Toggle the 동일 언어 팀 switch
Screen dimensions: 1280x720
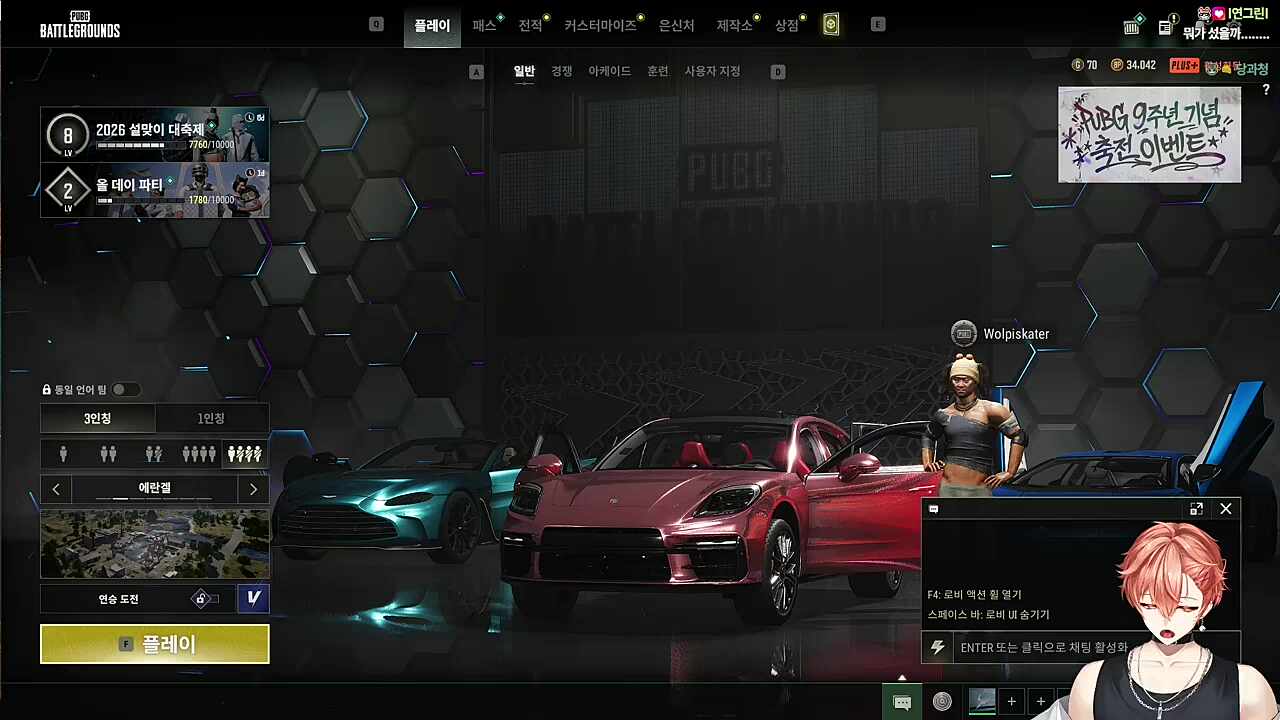(x=126, y=389)
